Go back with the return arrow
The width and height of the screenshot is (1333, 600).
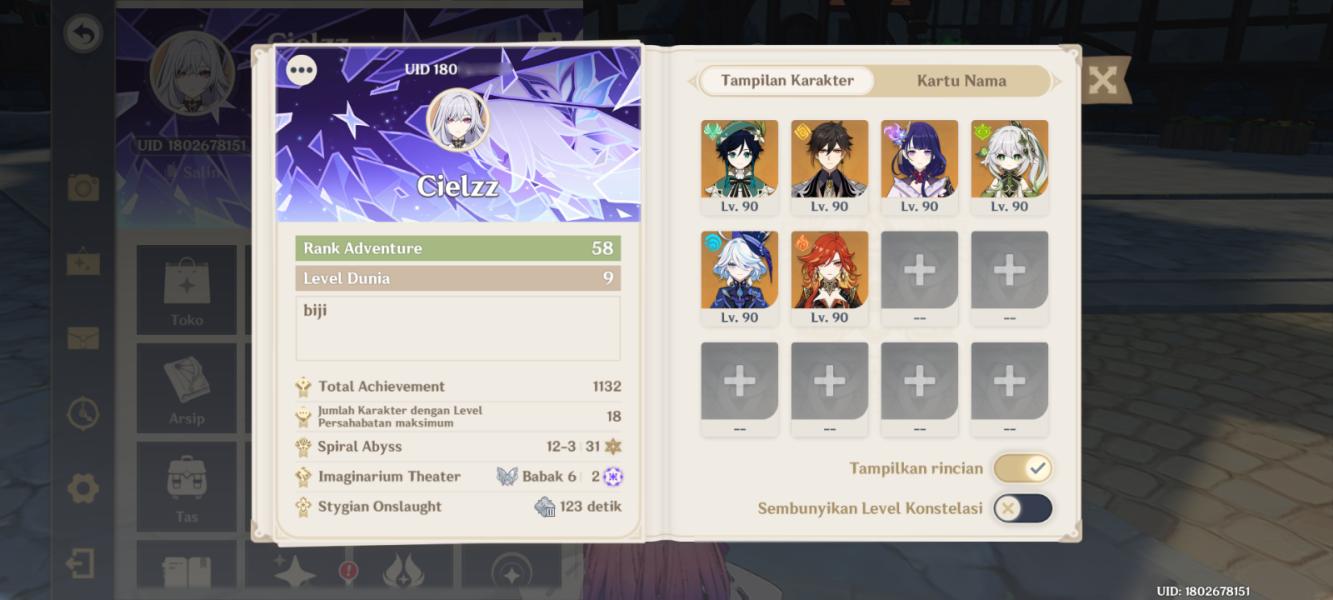(x=83, y=35)
